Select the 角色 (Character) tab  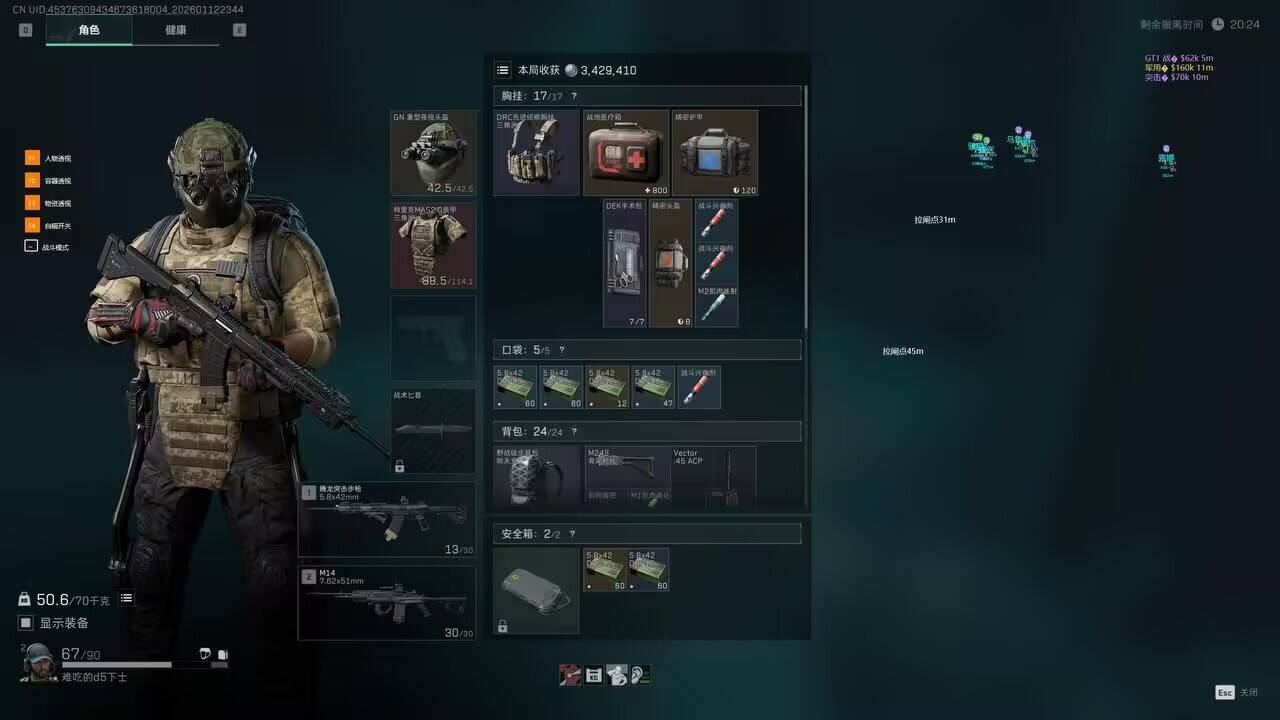[89, 30]
